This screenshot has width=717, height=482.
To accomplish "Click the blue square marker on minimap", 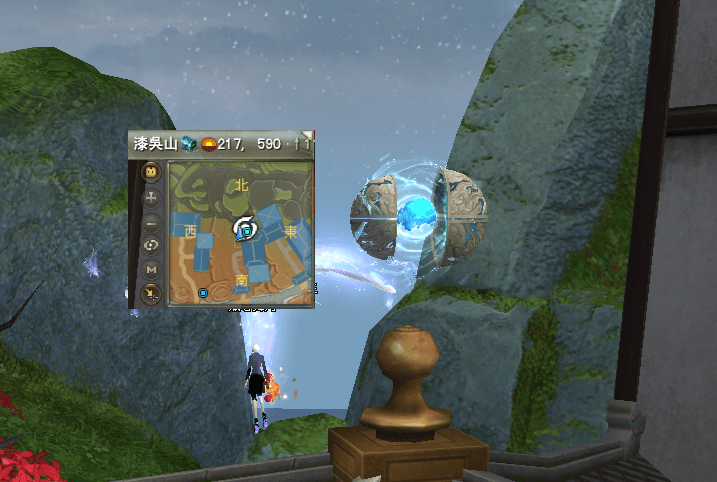I will point(203,293).
